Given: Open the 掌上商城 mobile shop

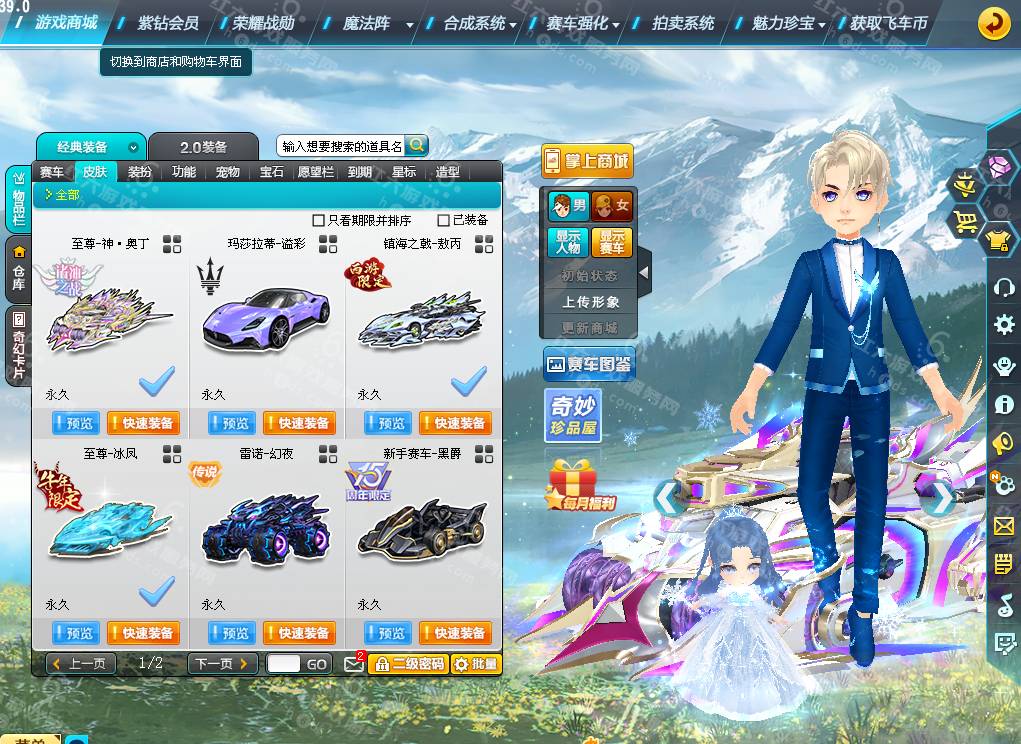Looking at the screenshot, I should pyautogui.click(x=587, y=161).
